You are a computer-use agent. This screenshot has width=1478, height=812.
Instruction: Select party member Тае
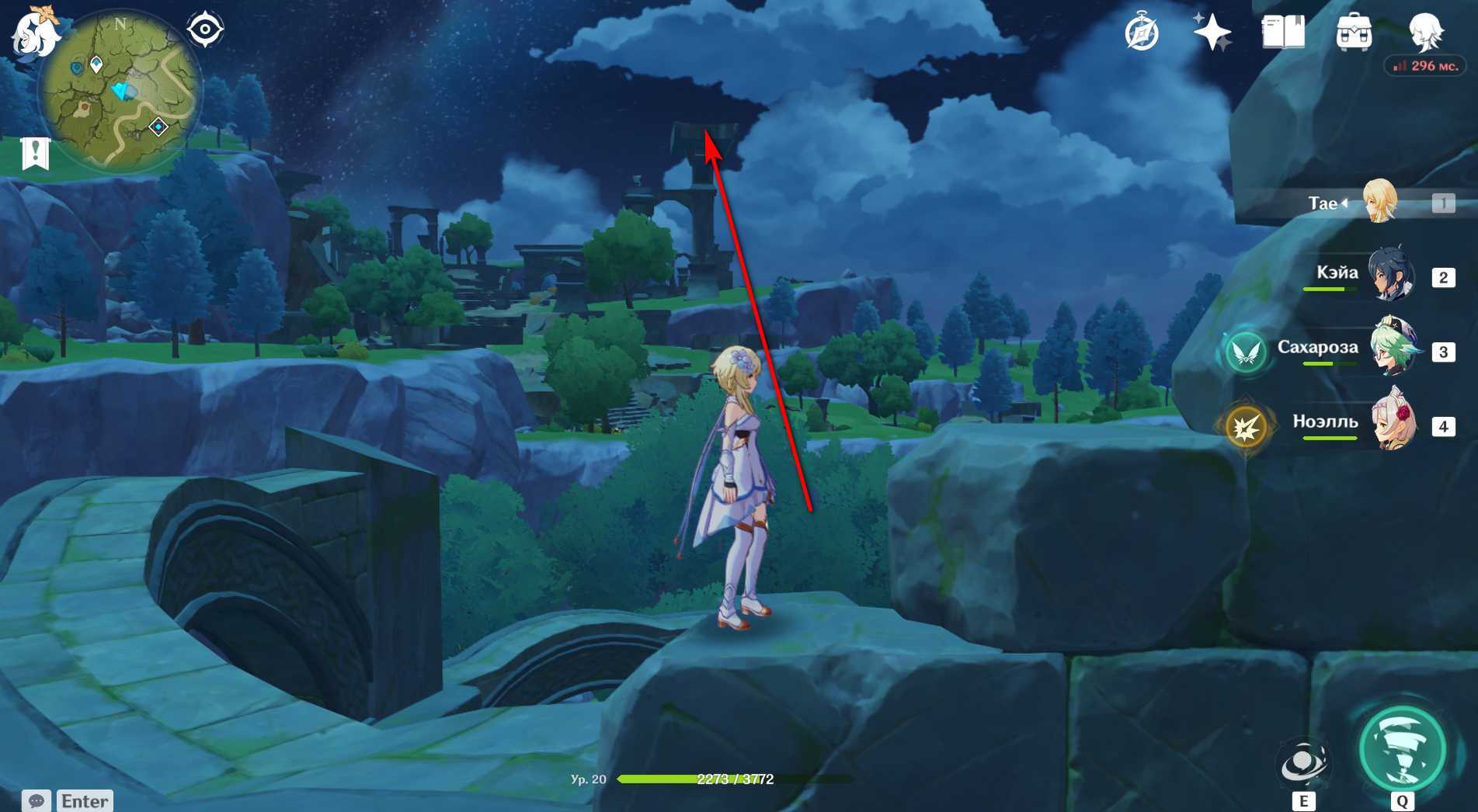(x=1379, y=202)
